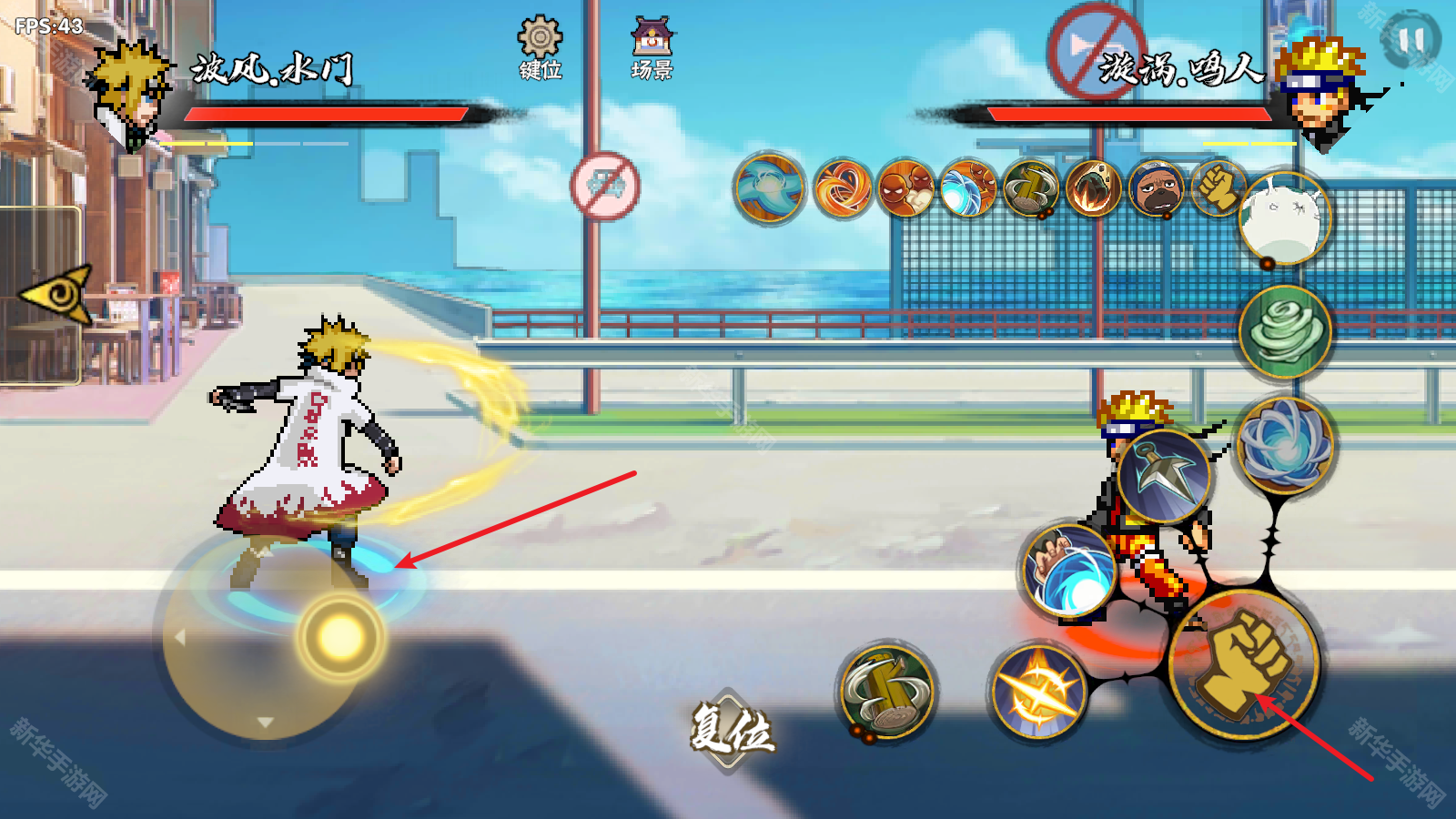Select the Pakkun ninja dog icon
This screenshot has height=819, width=1456.
tap(1157, 189)
